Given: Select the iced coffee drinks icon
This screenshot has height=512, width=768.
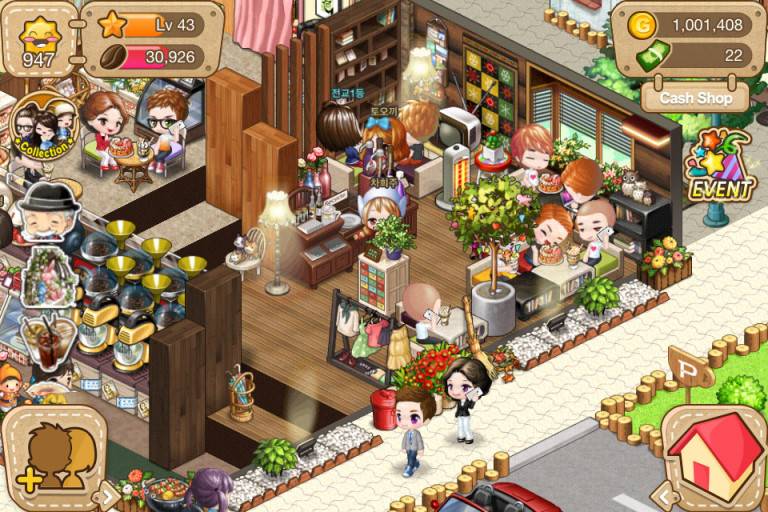Looking at the screenshot, I should [x=46, y=340].
